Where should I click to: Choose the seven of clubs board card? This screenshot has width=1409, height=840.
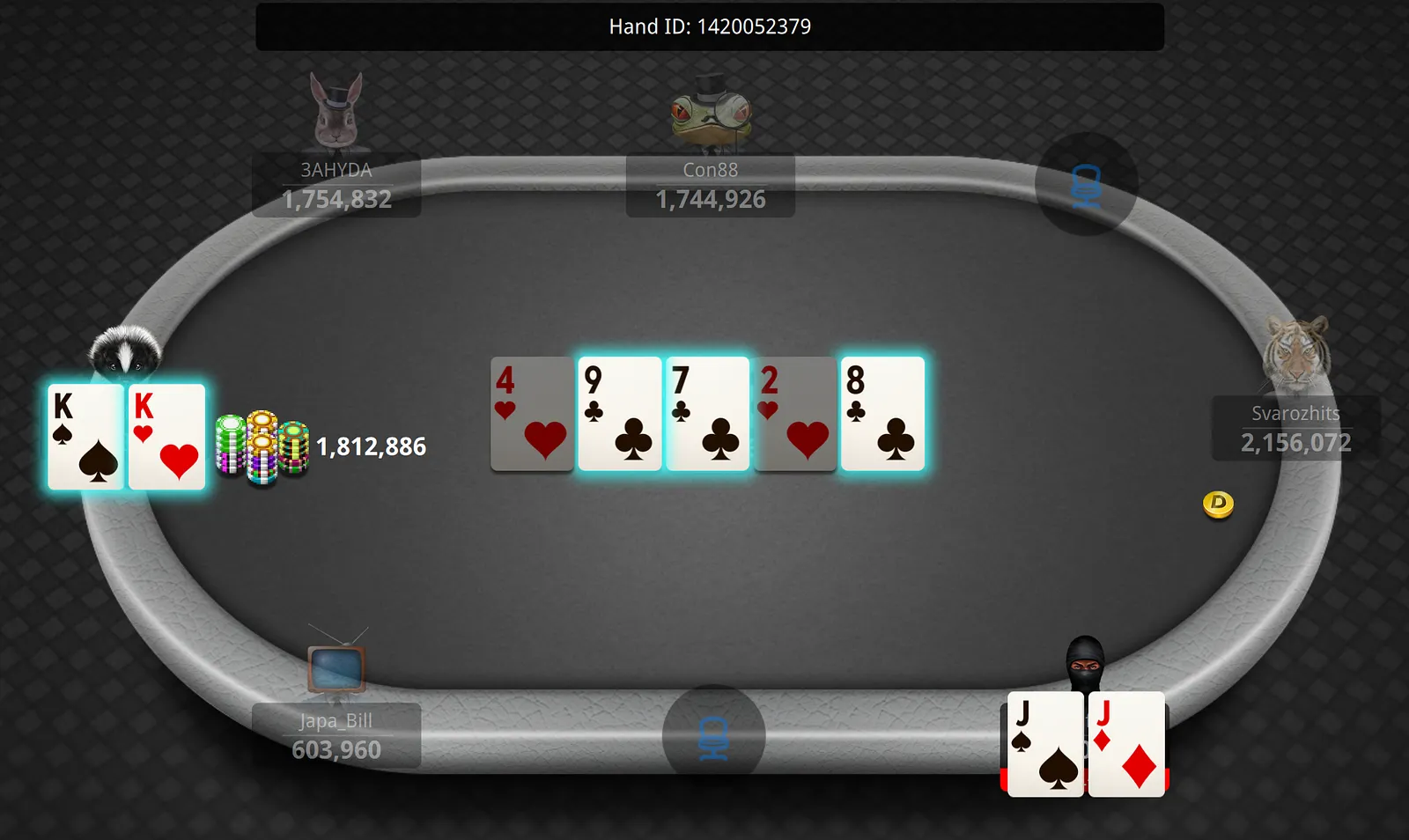pos(707,414)
